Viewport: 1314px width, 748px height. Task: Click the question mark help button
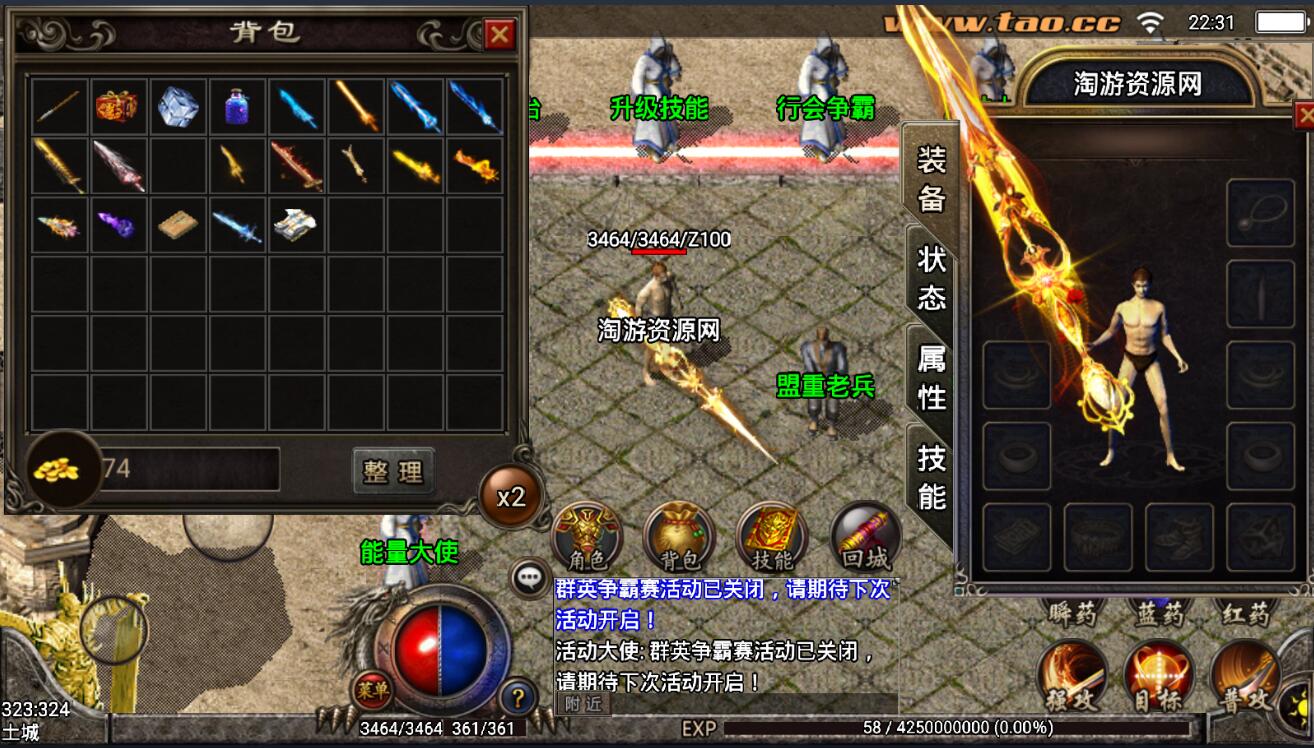pyautogui.click(x=518, y=696)
